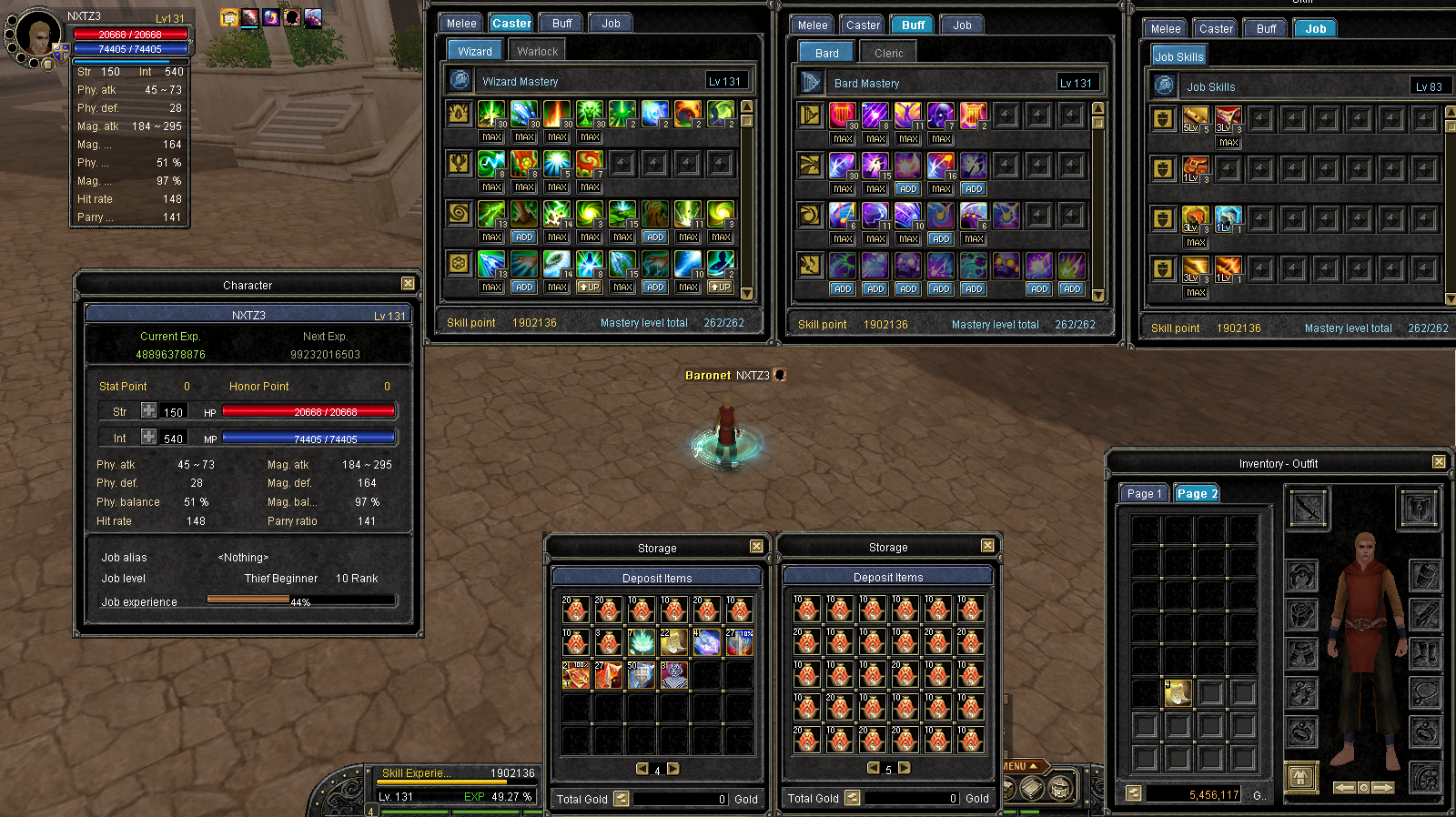This screenshot has height=817, width=1456.
Task: Close the Character window
Action: pyautogui.click(x=408, y=284)
